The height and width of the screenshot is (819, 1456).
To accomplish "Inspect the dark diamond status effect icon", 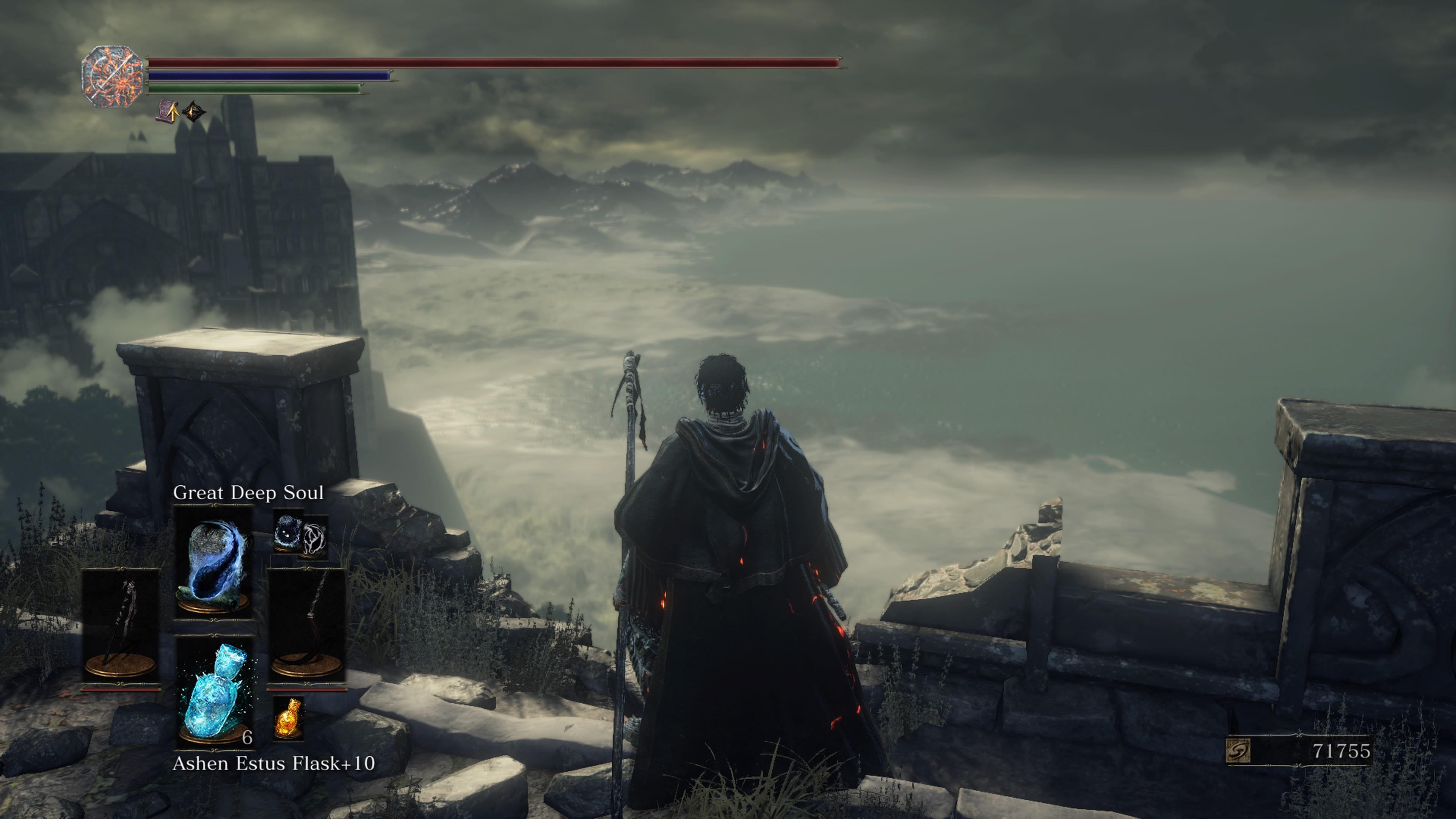I will click(194, 112).
